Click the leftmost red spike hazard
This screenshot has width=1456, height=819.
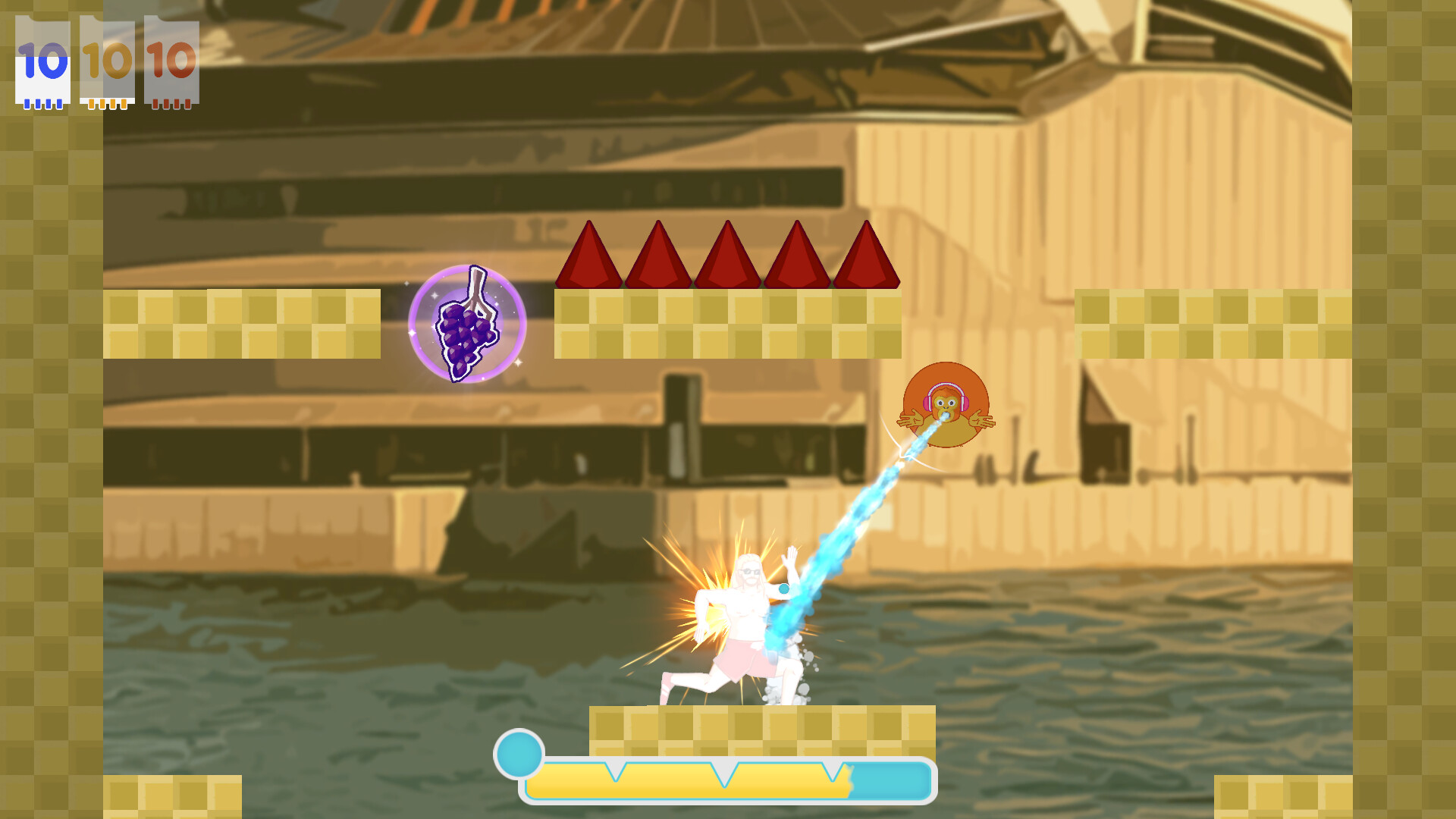(x=590, y=258)
